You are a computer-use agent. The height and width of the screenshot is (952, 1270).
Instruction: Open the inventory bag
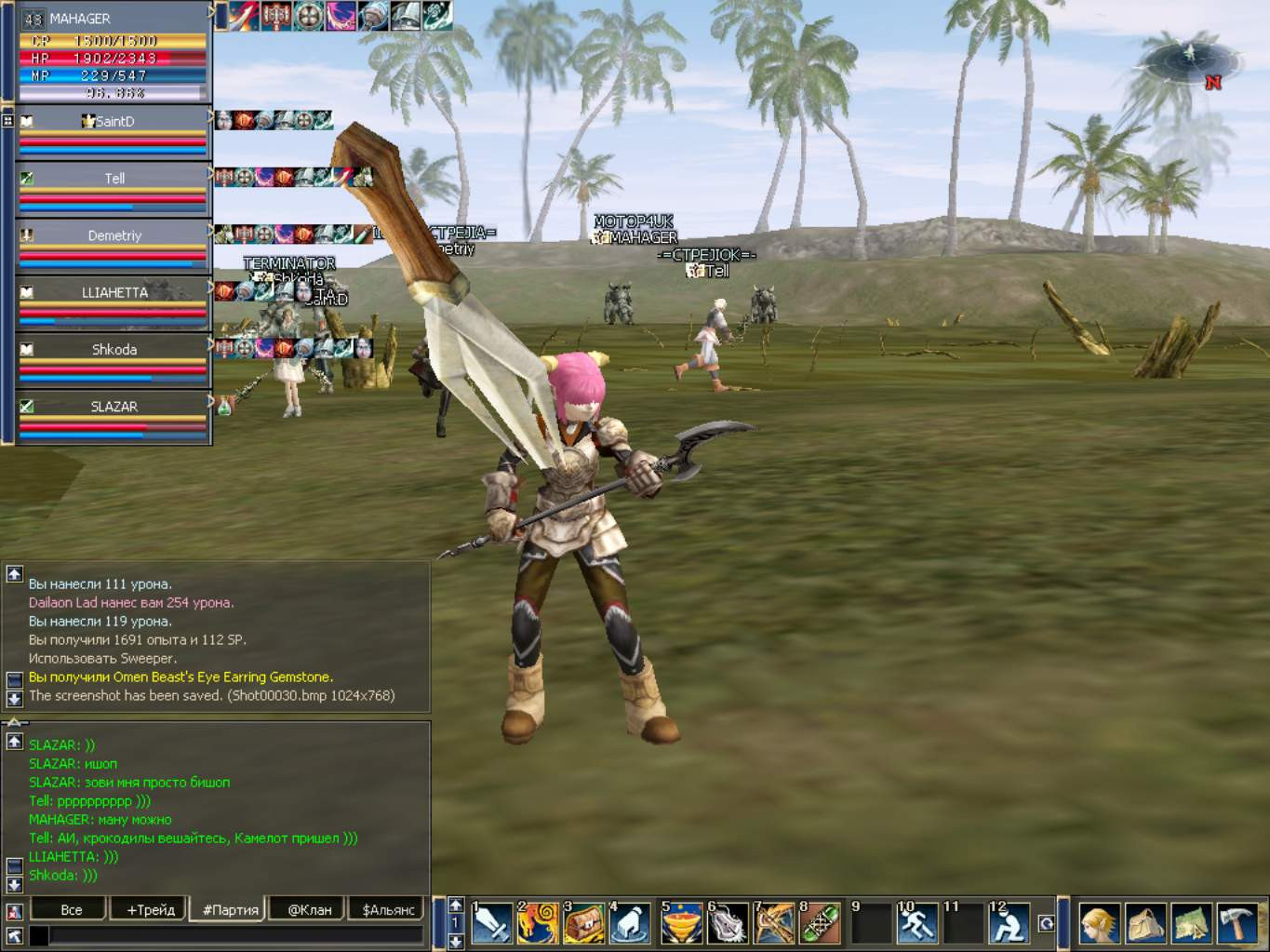pos(1145,924)
